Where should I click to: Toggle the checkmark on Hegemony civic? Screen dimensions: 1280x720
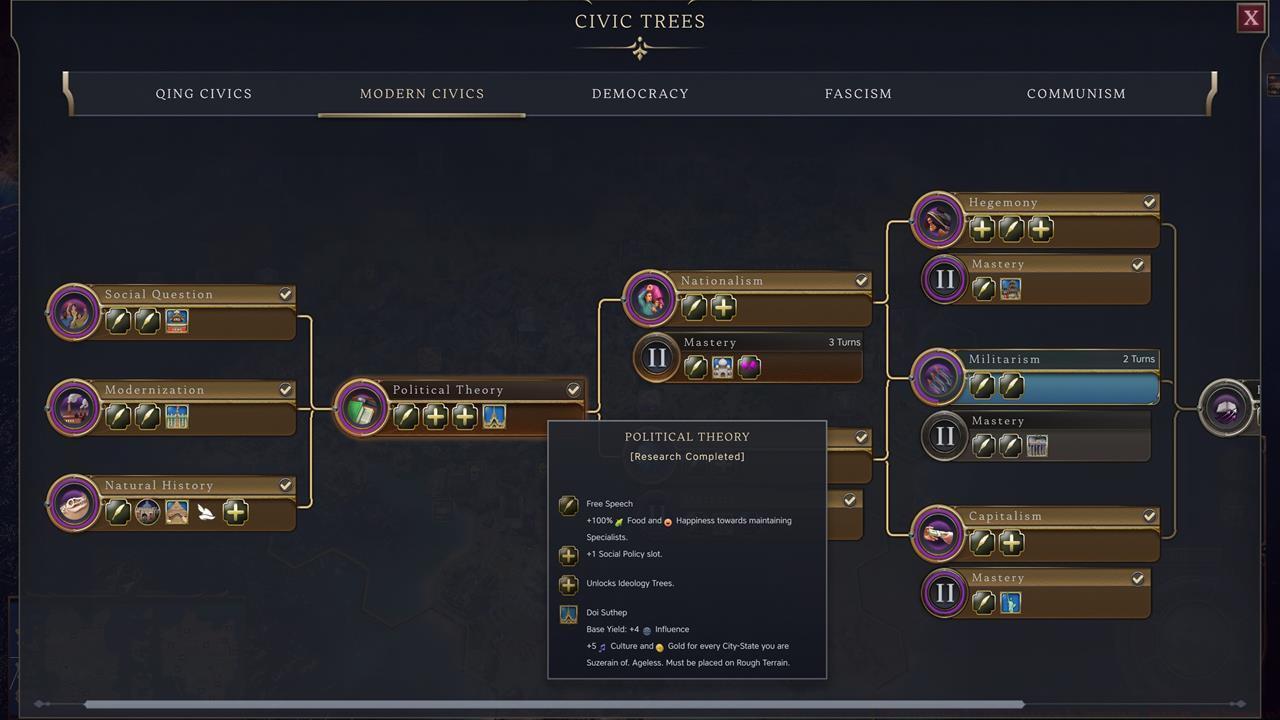click(x=1149, y=202)
